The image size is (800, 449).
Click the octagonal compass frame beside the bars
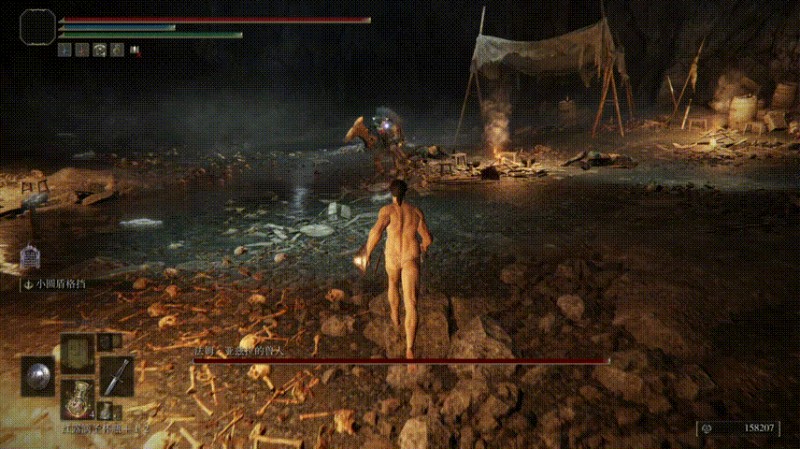pos(37,27)
